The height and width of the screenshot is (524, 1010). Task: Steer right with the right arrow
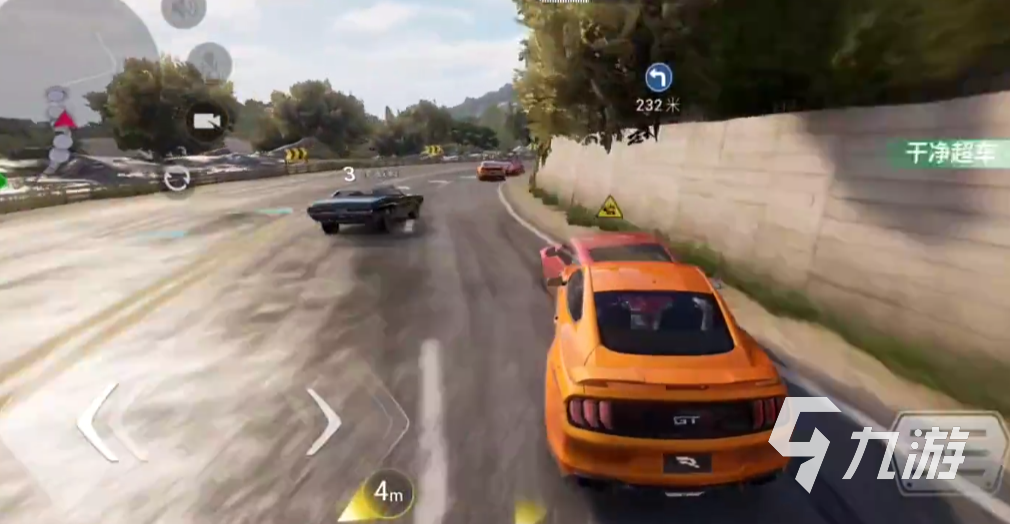click(x=324, y=421)
